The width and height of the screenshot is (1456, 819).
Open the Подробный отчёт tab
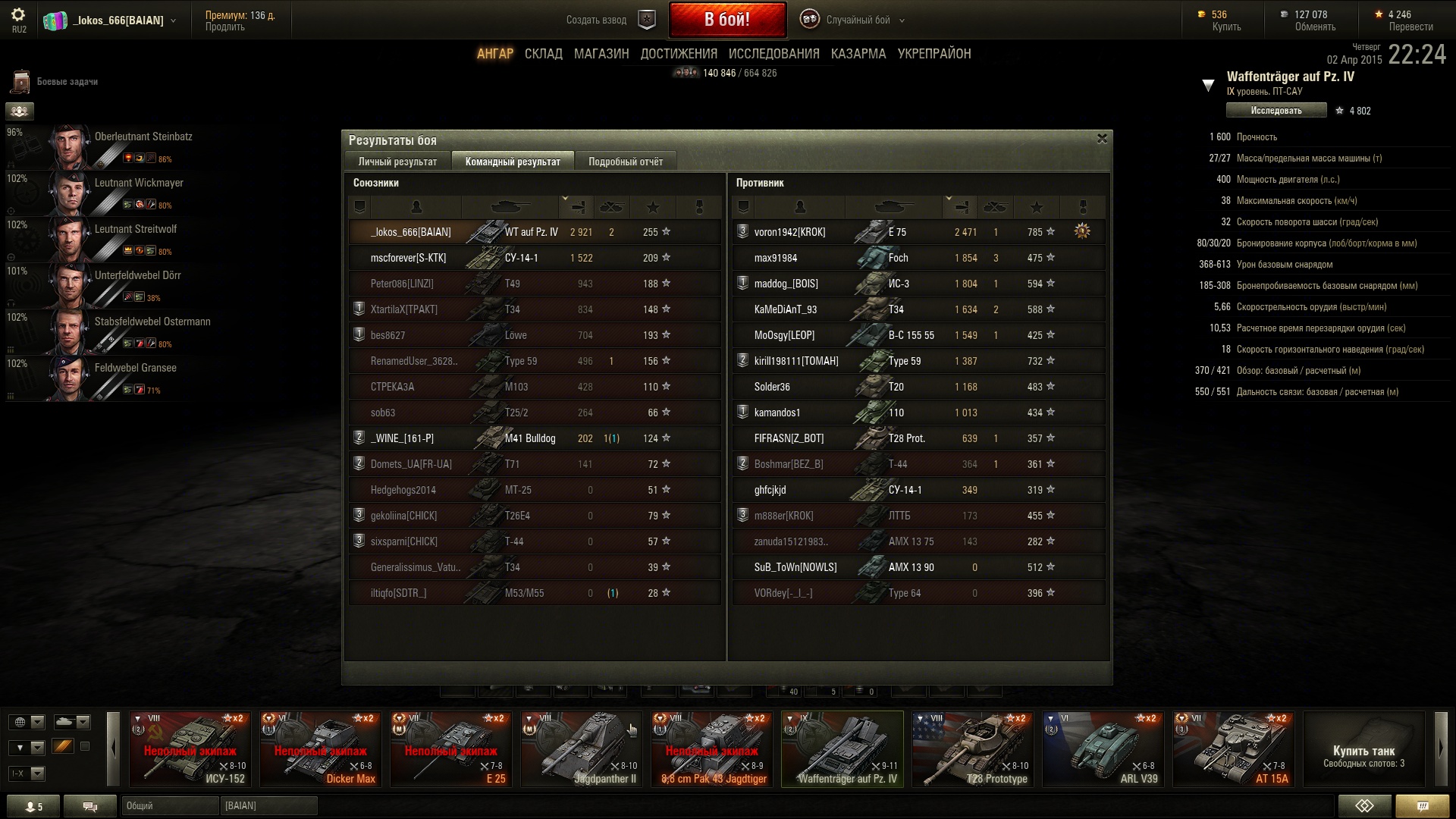[625, 162]
